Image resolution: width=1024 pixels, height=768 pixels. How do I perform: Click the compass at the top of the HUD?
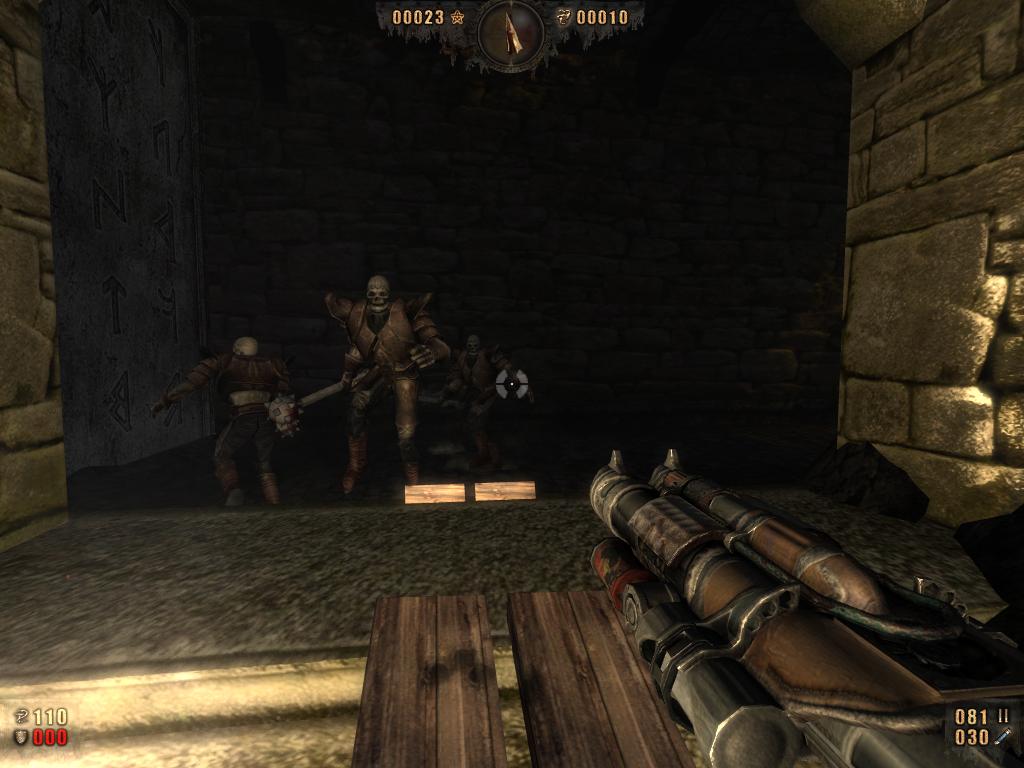click(x=511, y=34)
